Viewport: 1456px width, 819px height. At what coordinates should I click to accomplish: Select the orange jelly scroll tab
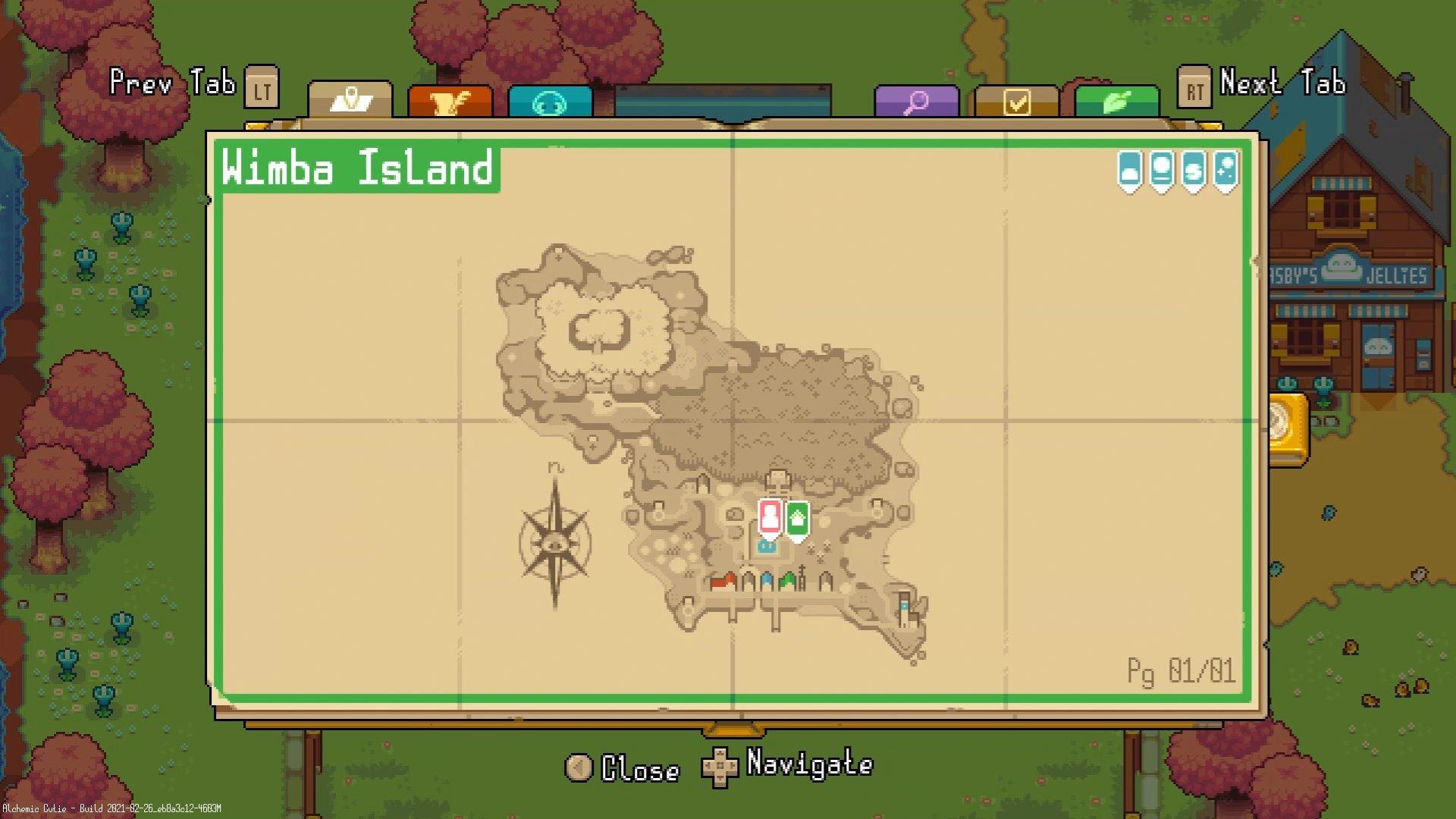tap(450, 101)
